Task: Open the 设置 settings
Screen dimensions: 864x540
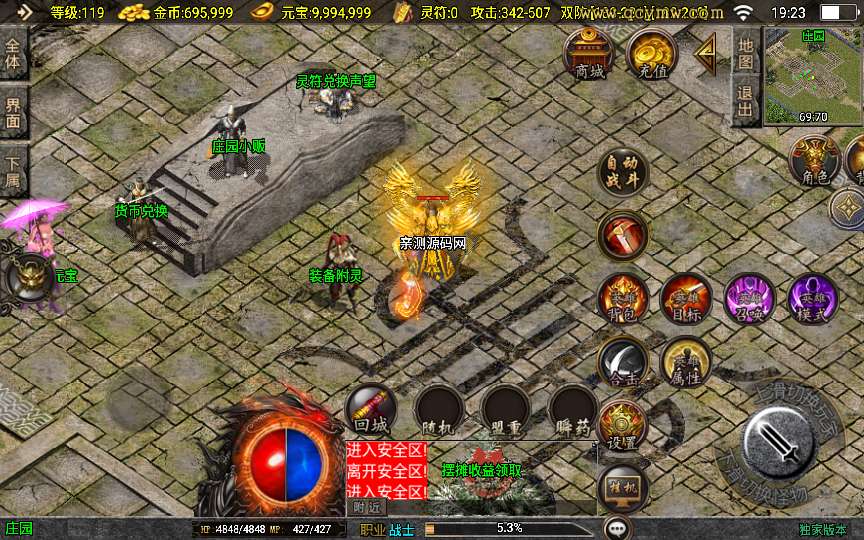Action: pos(623,426)
